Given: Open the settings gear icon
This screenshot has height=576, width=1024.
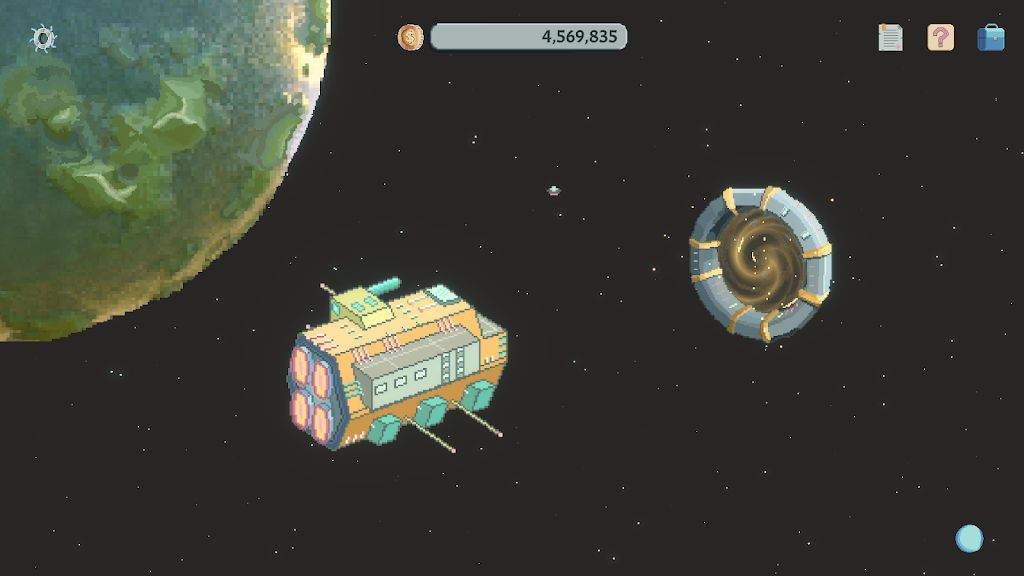Looking at the screenshot, I should 43,39.
